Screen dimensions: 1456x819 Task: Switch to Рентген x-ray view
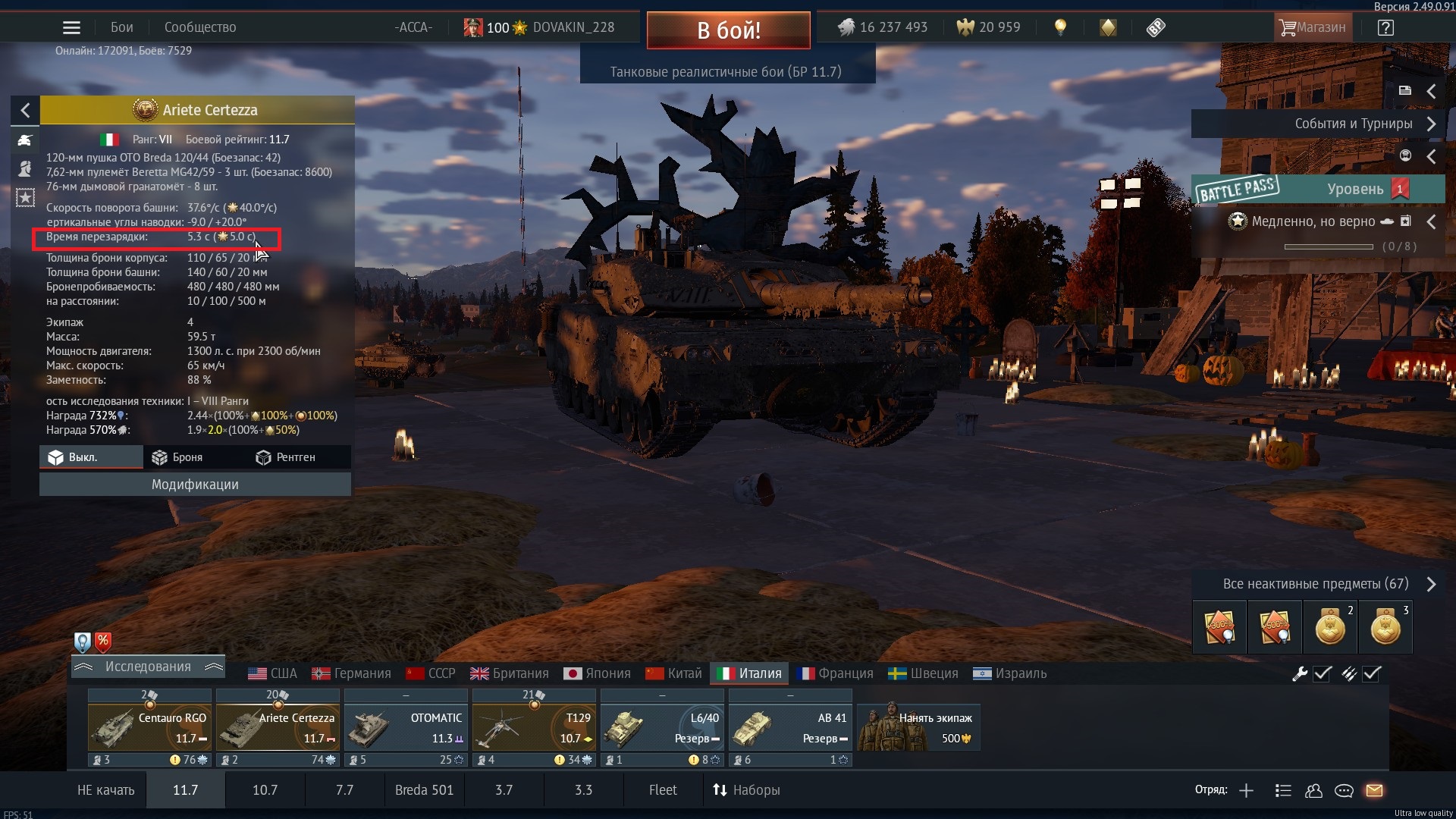coord(286,457)
